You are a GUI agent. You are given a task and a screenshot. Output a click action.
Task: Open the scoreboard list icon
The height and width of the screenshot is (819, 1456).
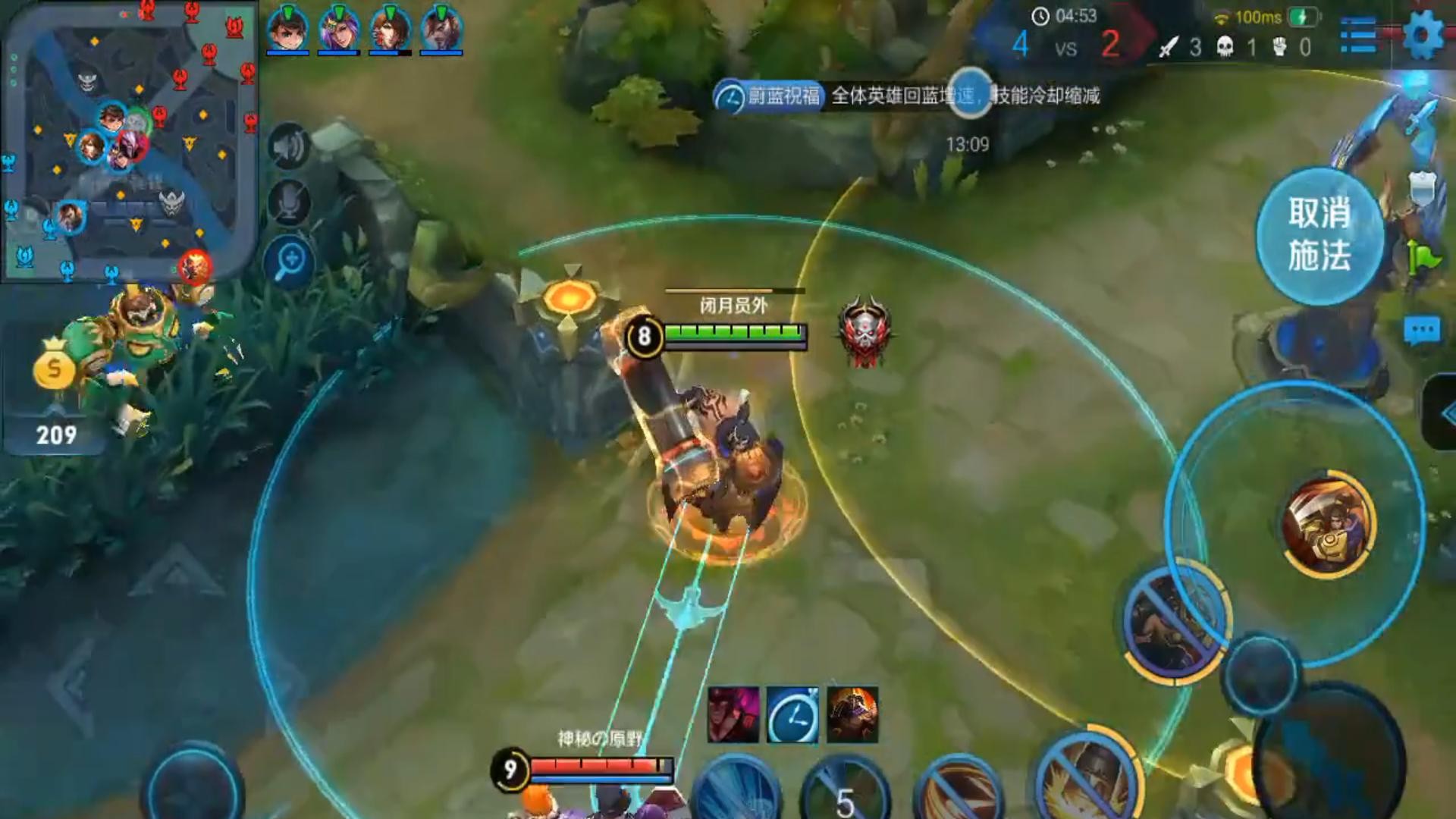[x=1358, y=35]
